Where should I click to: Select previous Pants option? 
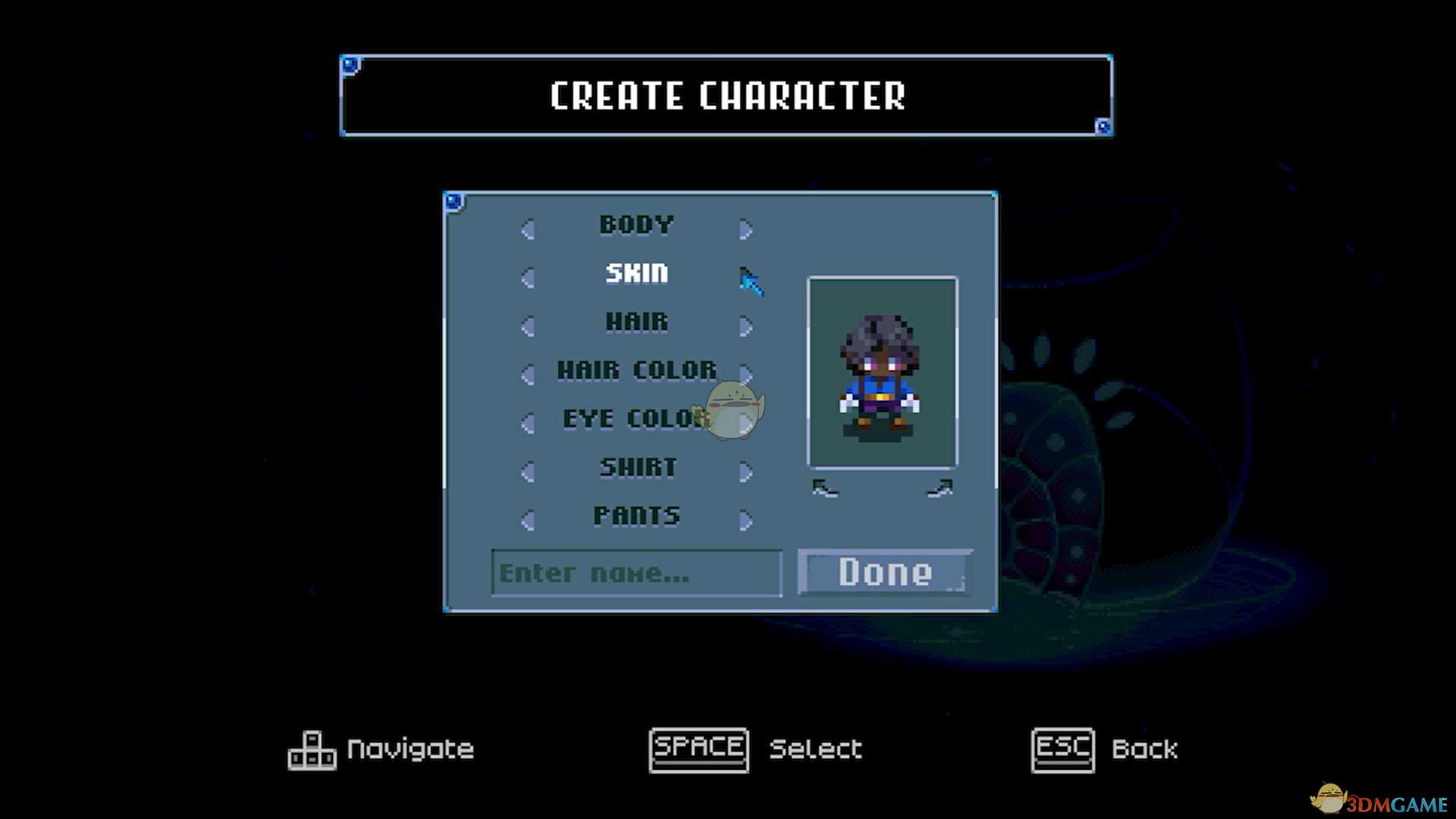(528, 520)
